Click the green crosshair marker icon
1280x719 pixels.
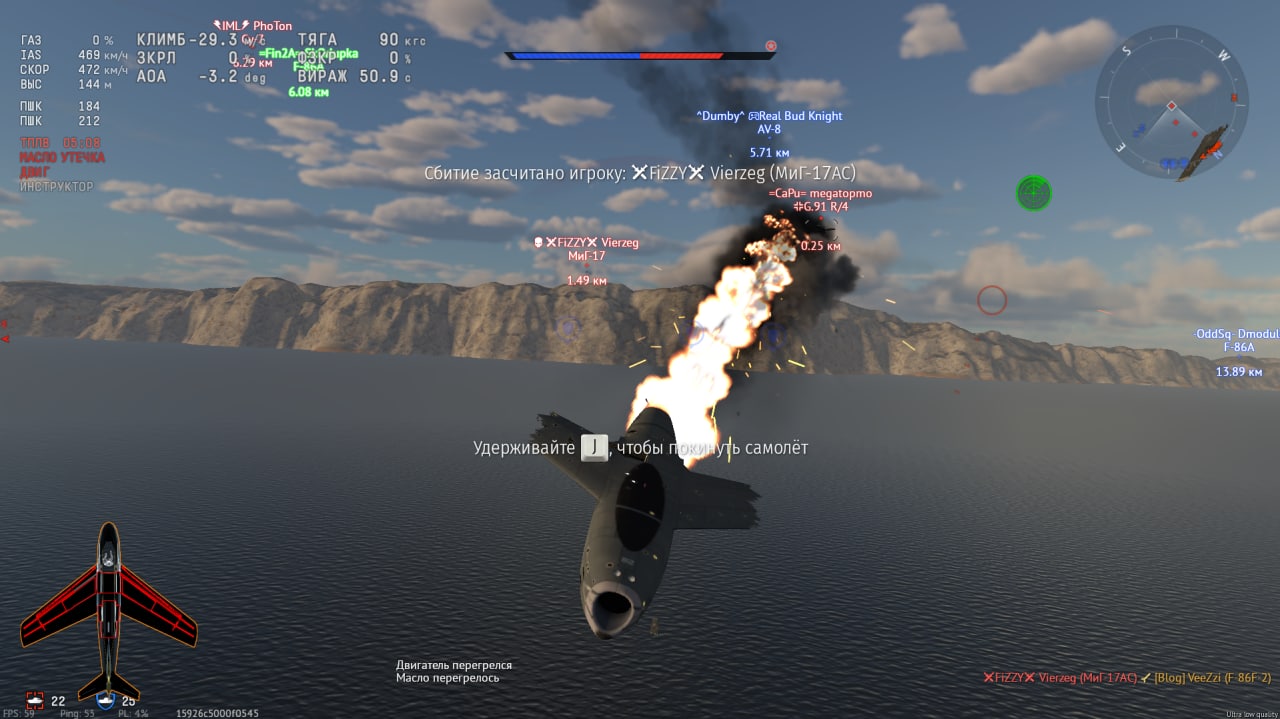(1033, 192)
